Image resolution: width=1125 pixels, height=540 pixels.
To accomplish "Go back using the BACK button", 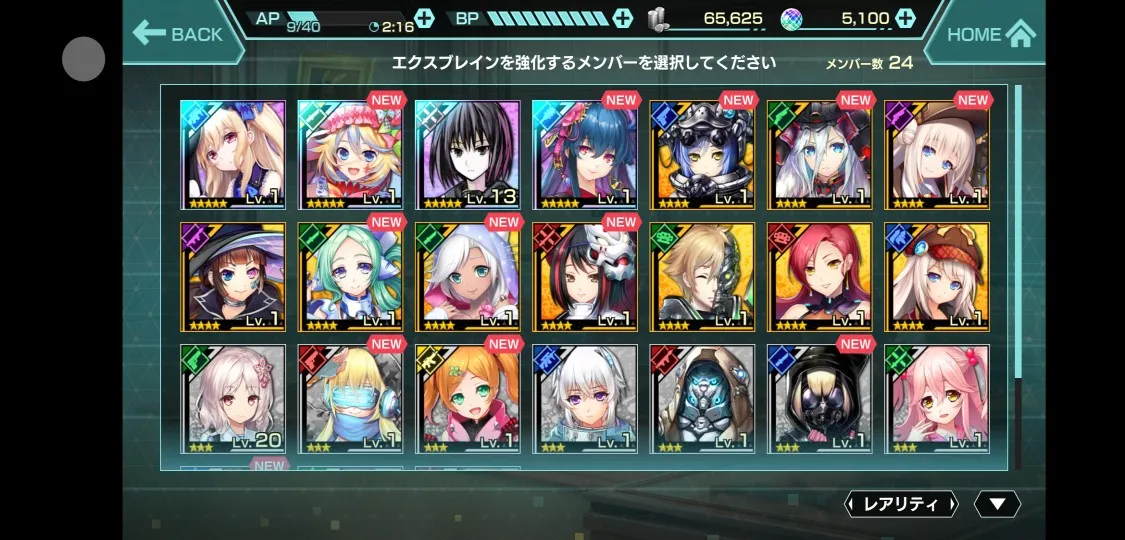I will (x=180, y=34).
